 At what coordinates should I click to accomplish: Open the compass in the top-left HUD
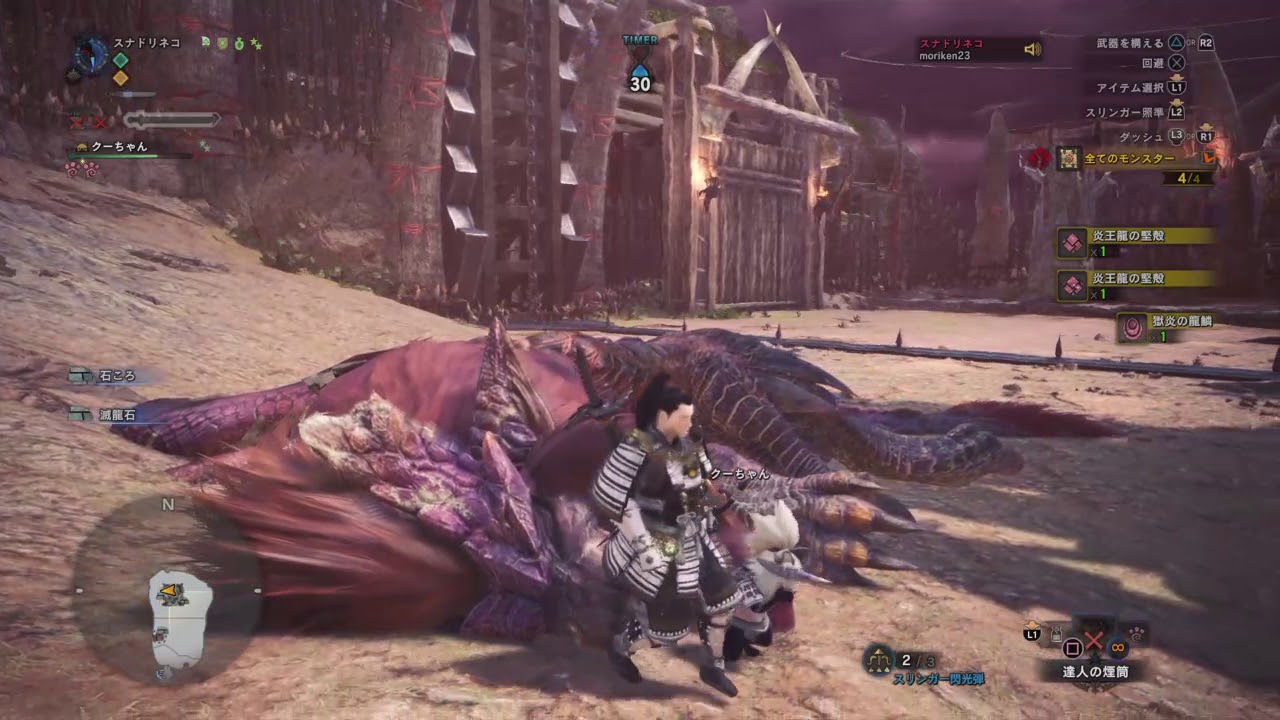(91, 55)
